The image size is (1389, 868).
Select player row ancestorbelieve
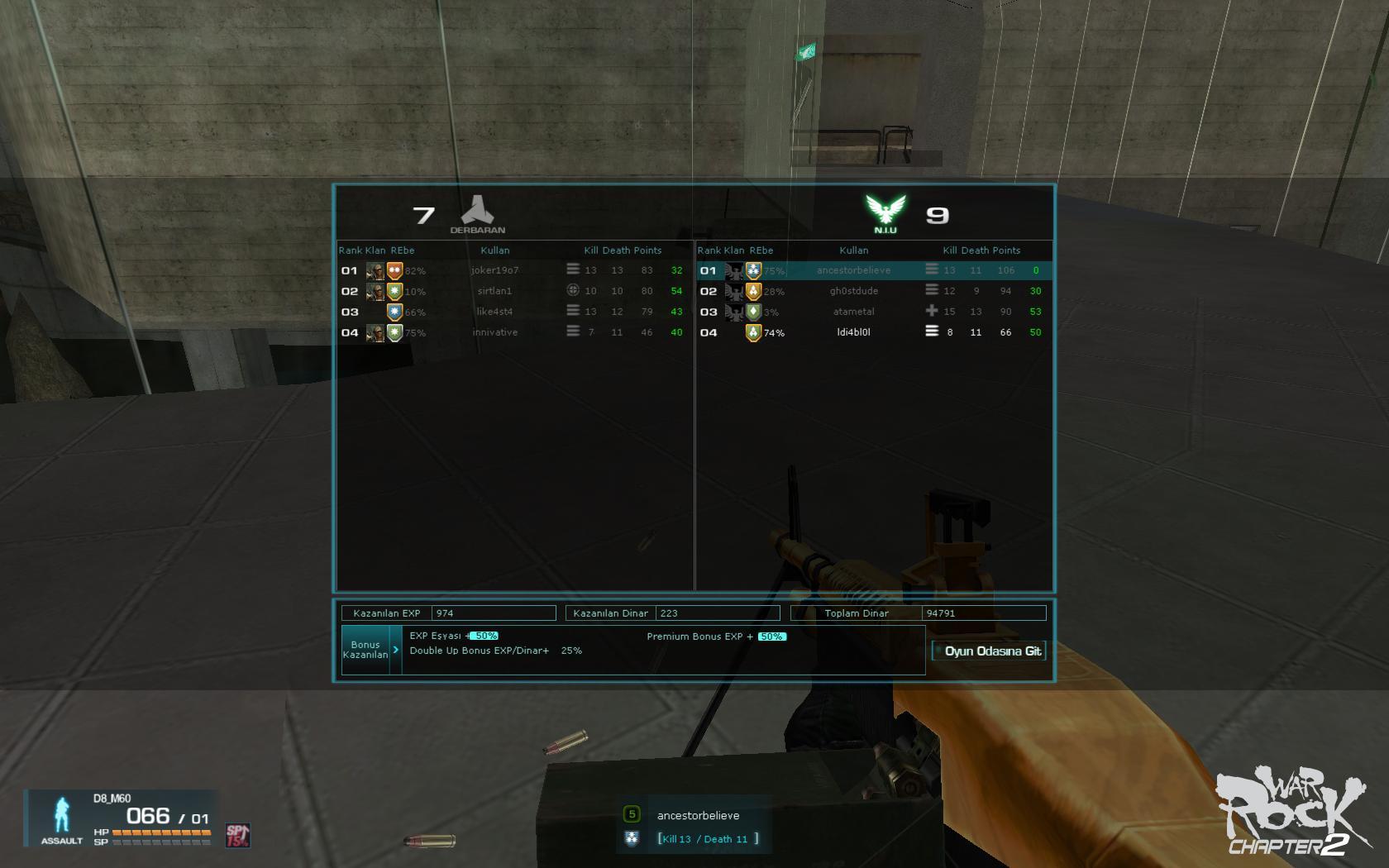click(853, 270)
